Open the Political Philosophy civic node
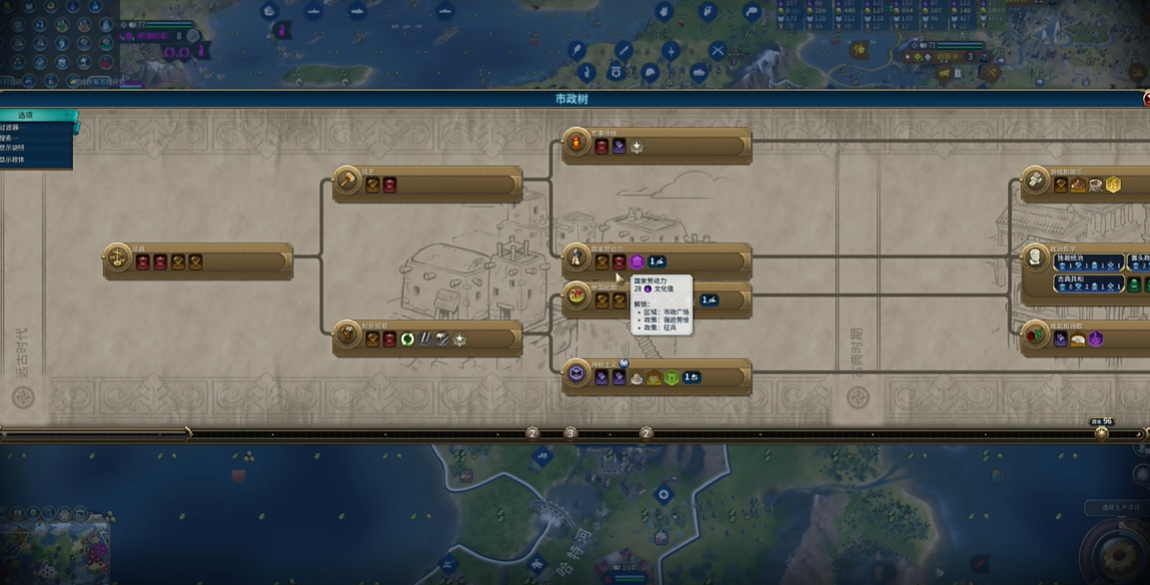The width and height of the screenshot is (1150, 585). pyautogui.click(x=1036, y=256)
